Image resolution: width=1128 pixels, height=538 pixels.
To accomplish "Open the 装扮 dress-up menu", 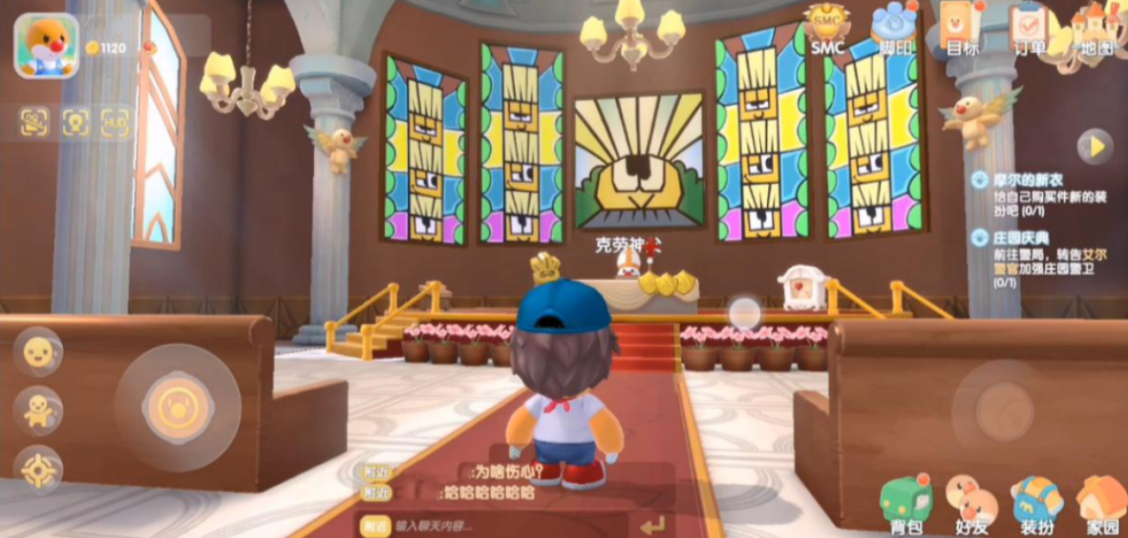I will point(1036,502).
